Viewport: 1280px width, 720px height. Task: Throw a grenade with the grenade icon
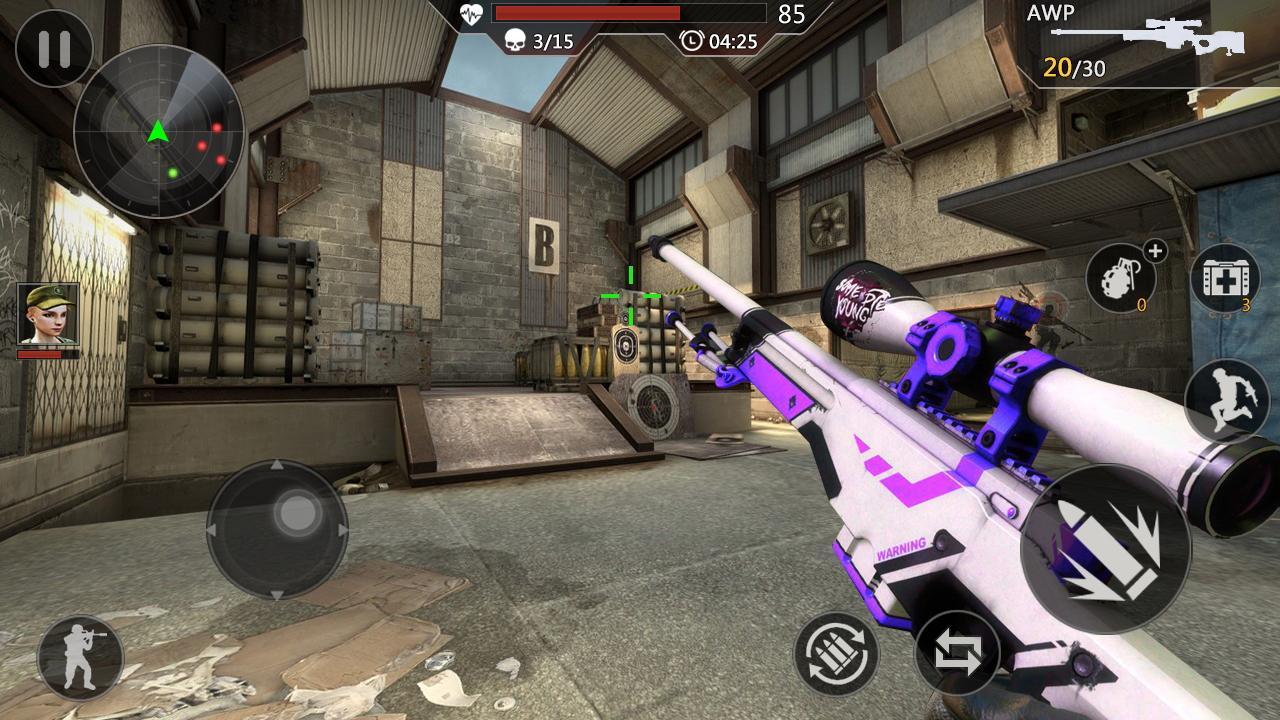tap(1121, 279)
